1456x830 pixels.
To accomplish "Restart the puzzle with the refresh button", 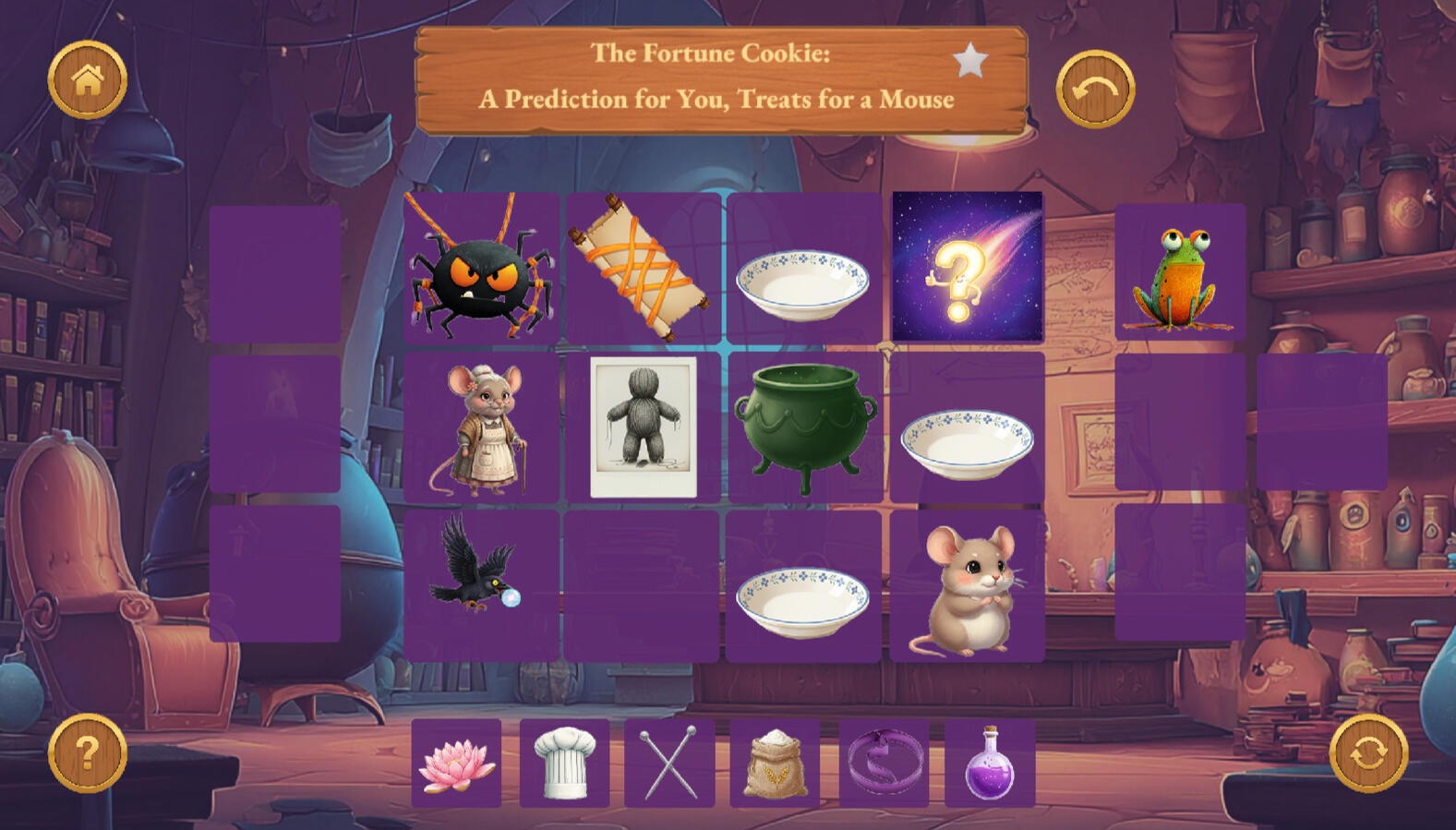I will (1368, 753).
